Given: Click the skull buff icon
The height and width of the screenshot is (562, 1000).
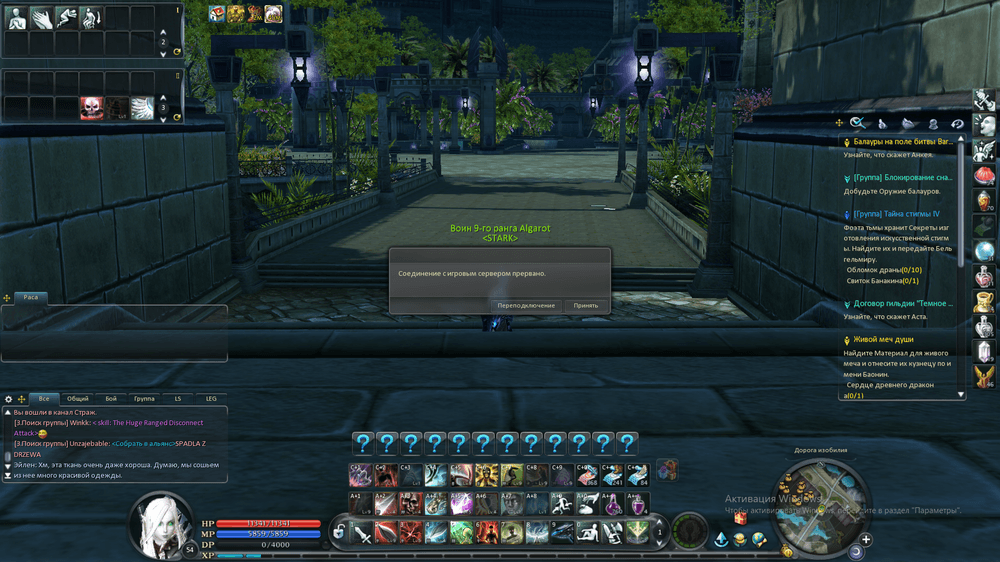Looking at the screenshot, I should pos(92,107).
